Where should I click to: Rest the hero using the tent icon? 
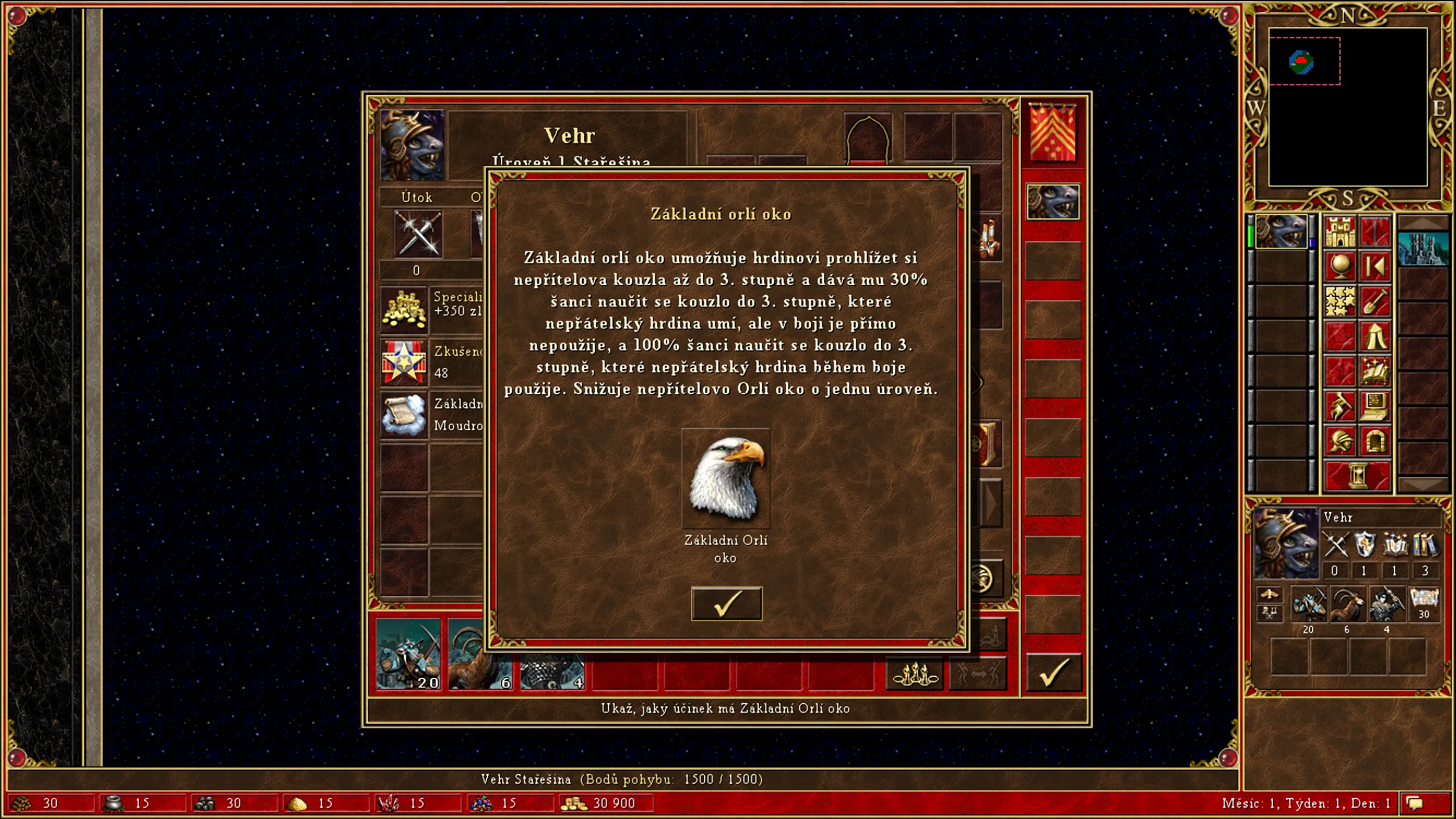click(1376, 335)
